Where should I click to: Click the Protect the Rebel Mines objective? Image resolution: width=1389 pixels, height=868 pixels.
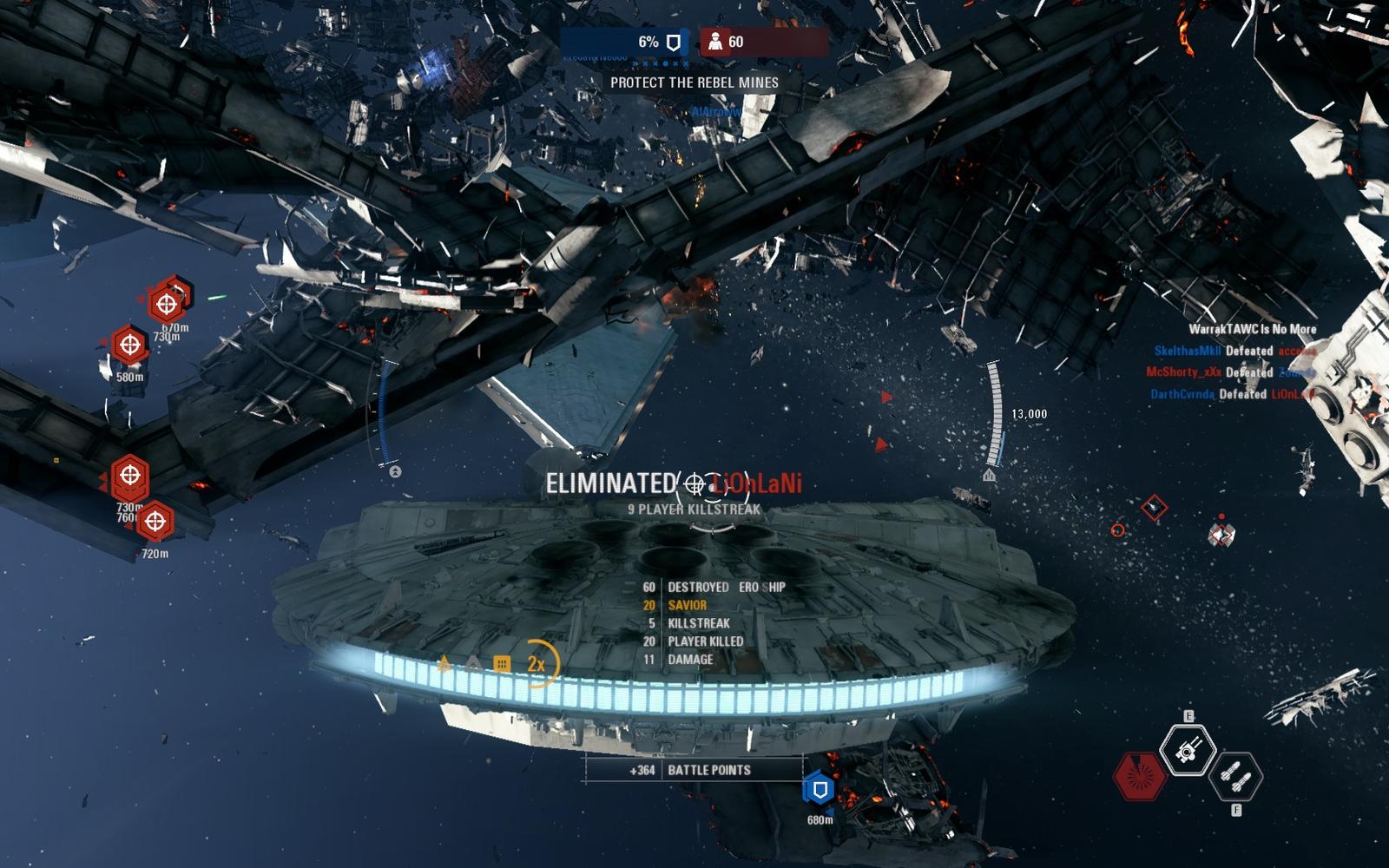point(694,82)
